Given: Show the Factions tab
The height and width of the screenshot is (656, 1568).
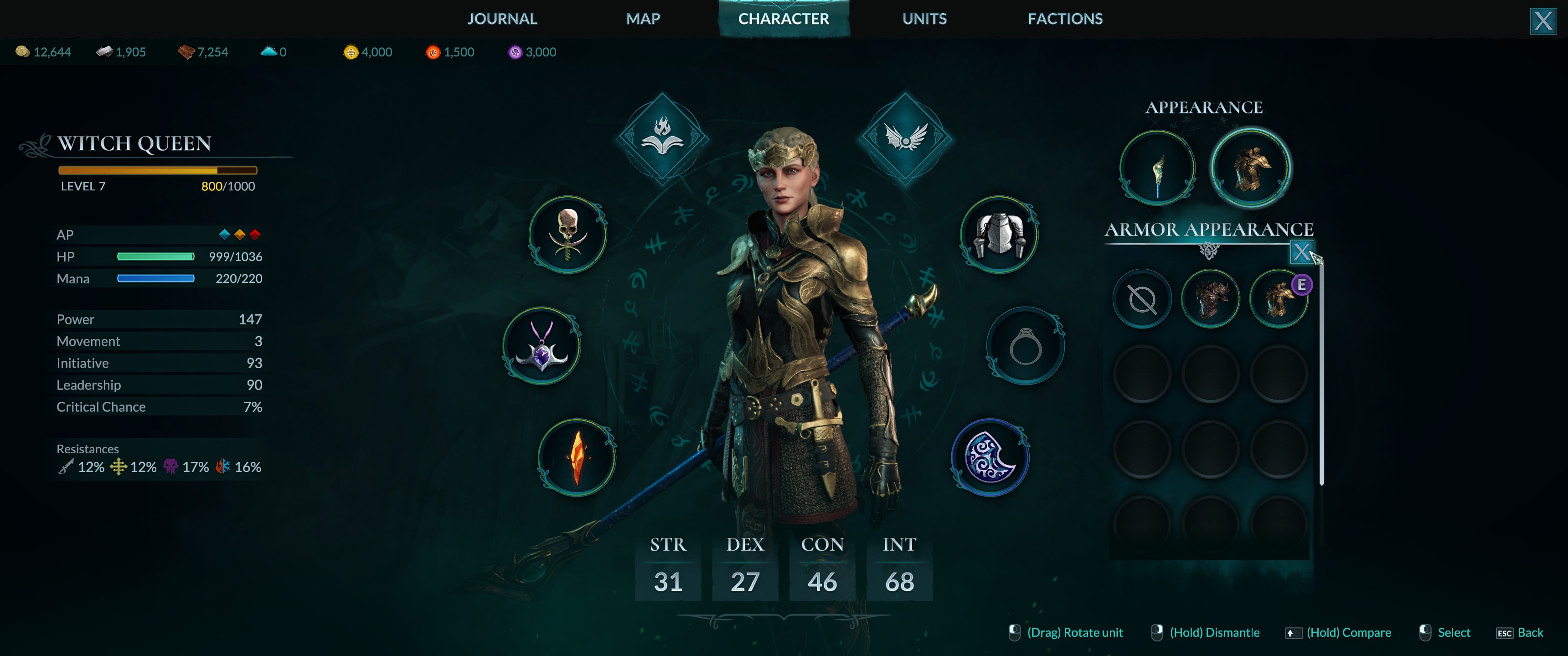Looking at the screenshot, I should click(x=1065, y=19).
